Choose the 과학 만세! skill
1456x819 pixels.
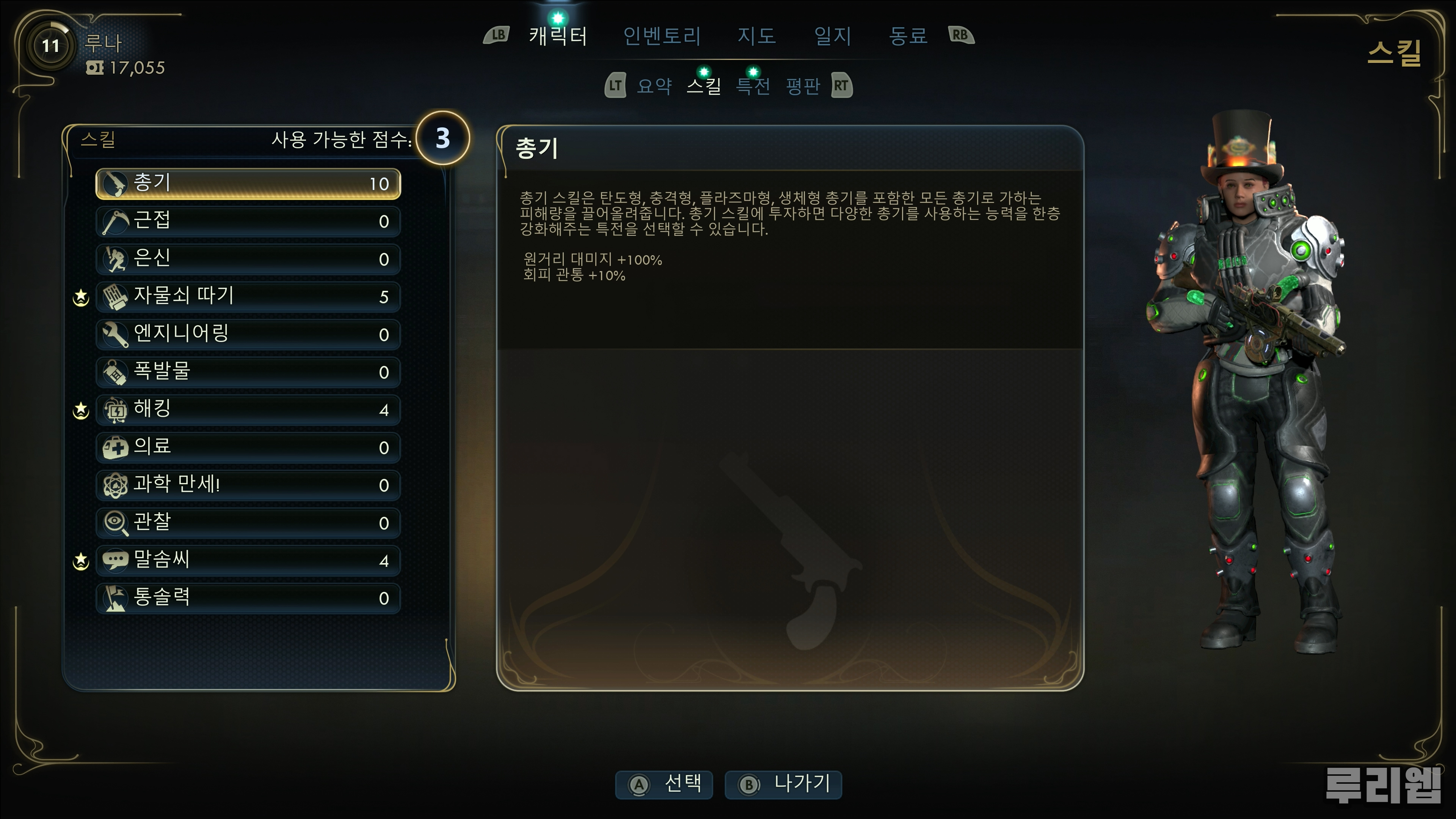click(x=248, y=485)
